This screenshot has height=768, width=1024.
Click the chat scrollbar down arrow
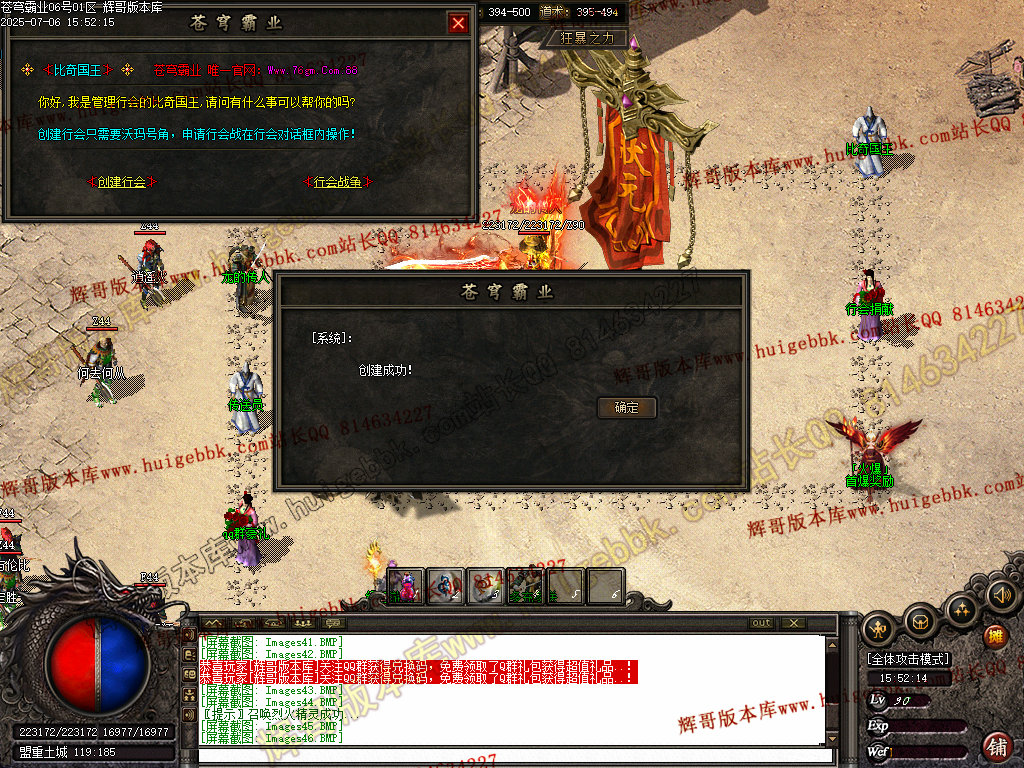click(831, 738)
